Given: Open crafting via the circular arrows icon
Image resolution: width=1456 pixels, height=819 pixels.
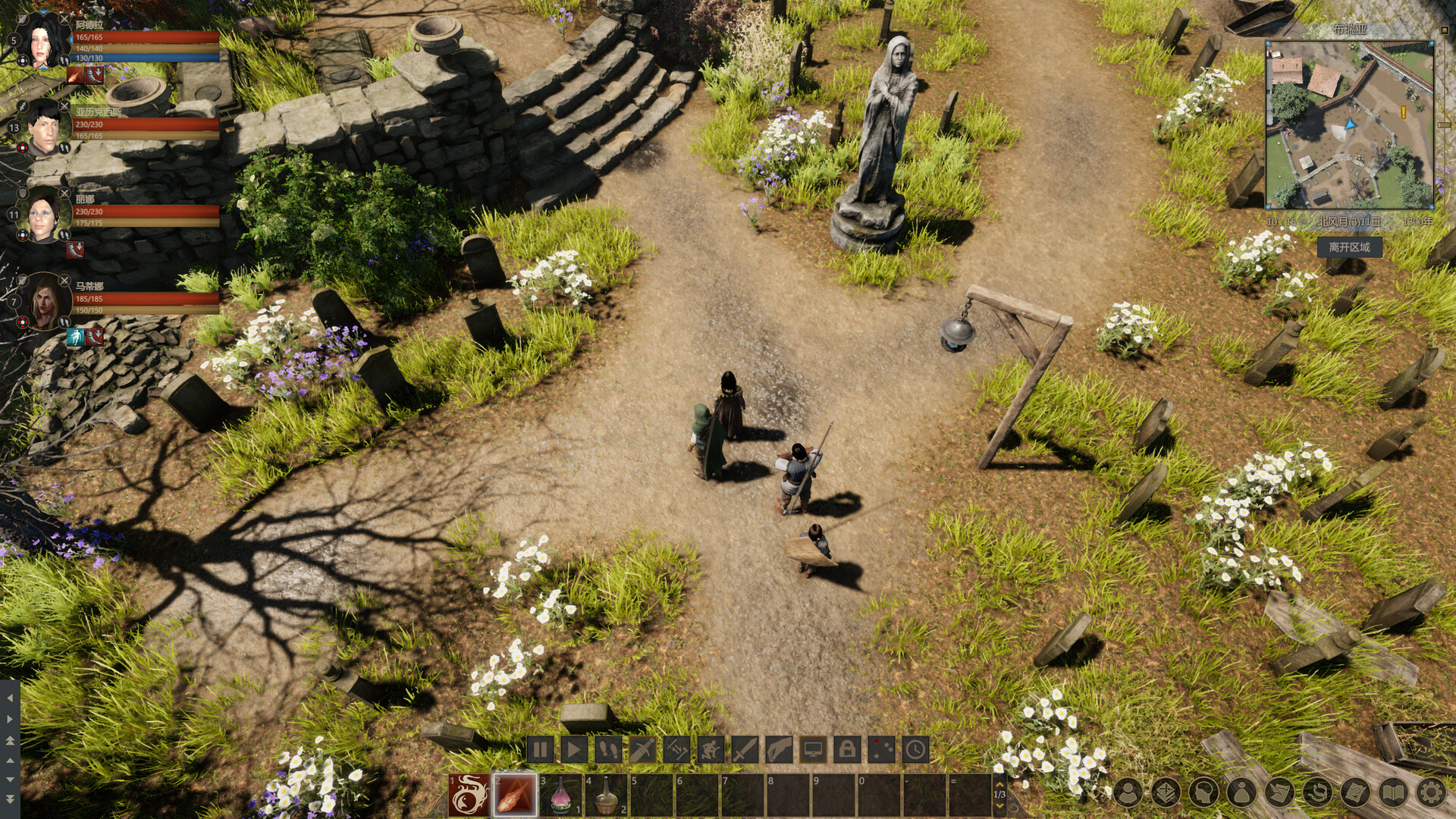Looking at the screenshot, I should click(x=1318, y=790).
